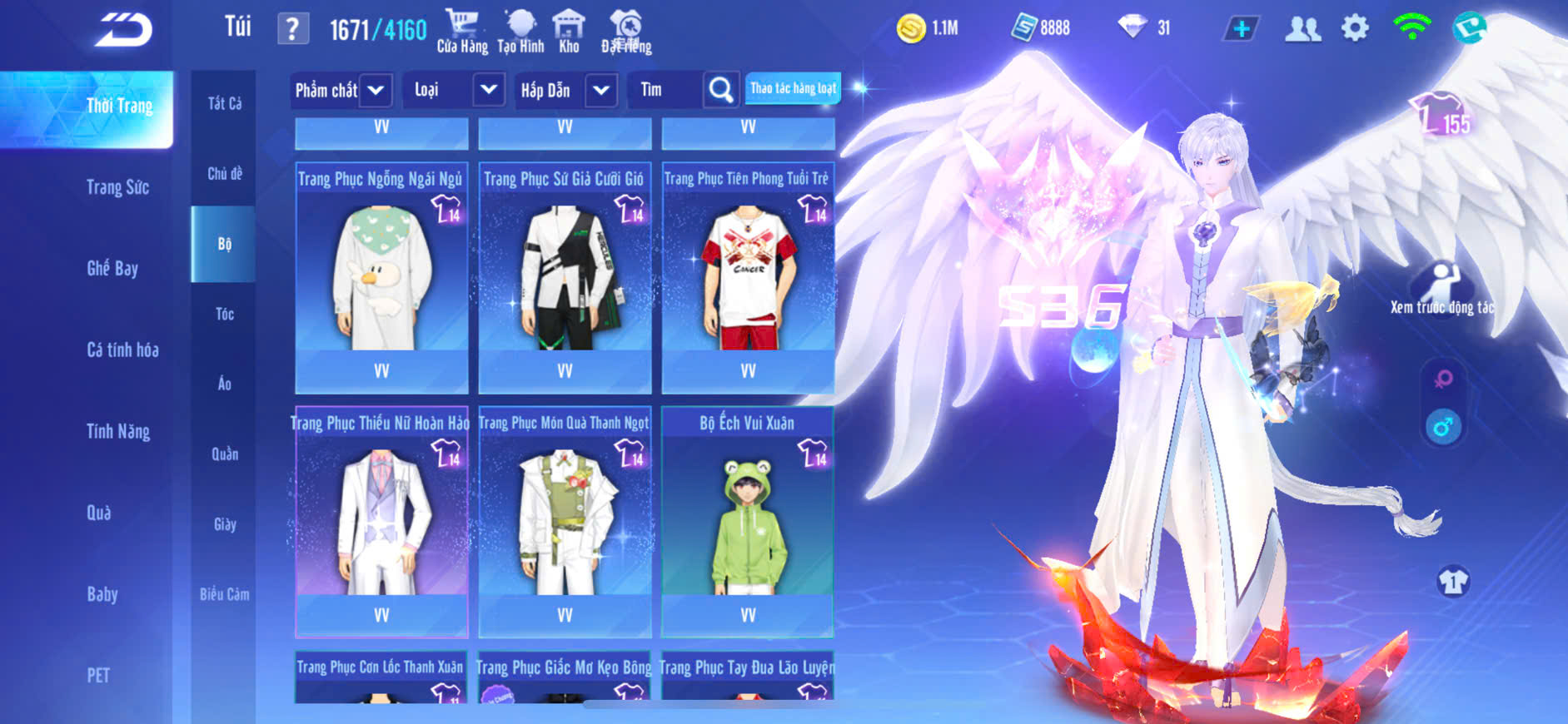1568x724 pixels.
Task: Open settings with the gear icon
Action: [x=1355, y=29]
